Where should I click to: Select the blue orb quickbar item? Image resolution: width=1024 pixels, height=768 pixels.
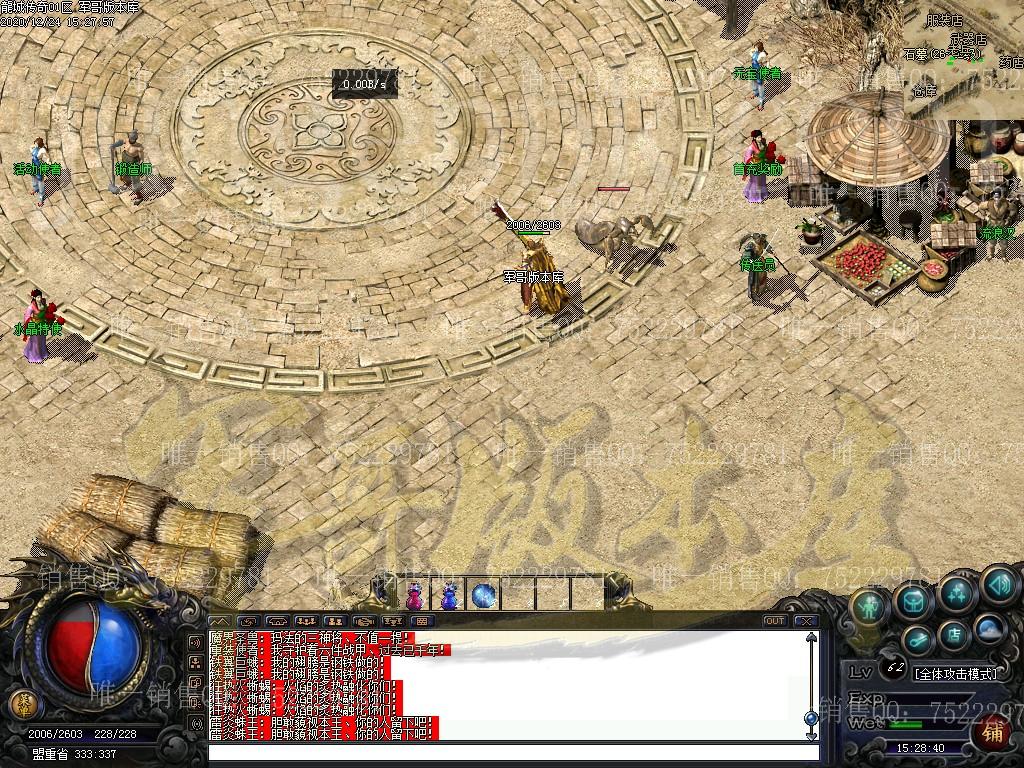(484, 596)
